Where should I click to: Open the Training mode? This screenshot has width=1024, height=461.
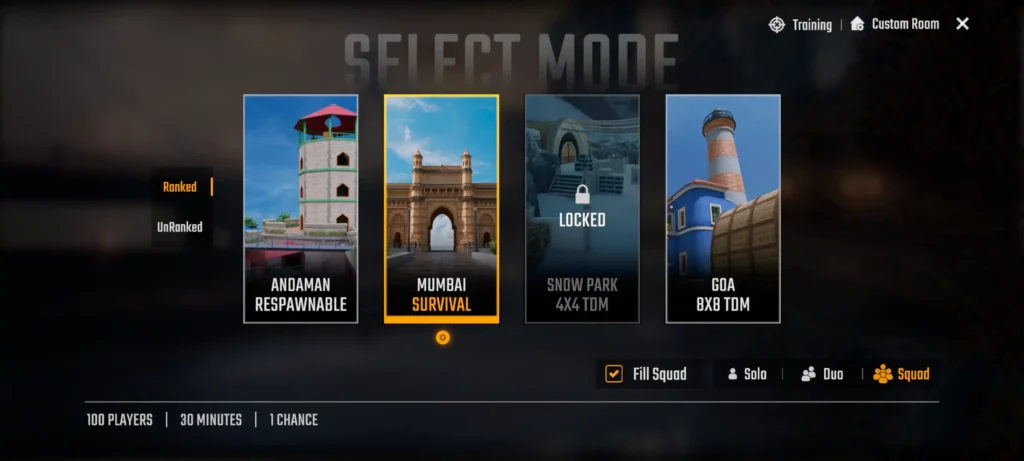(800, 24)
